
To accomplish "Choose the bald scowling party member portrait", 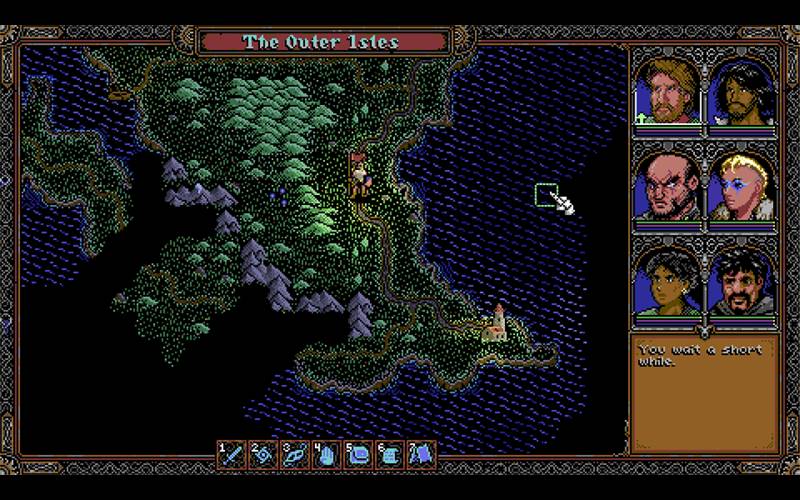I will [x=667, y=185].
